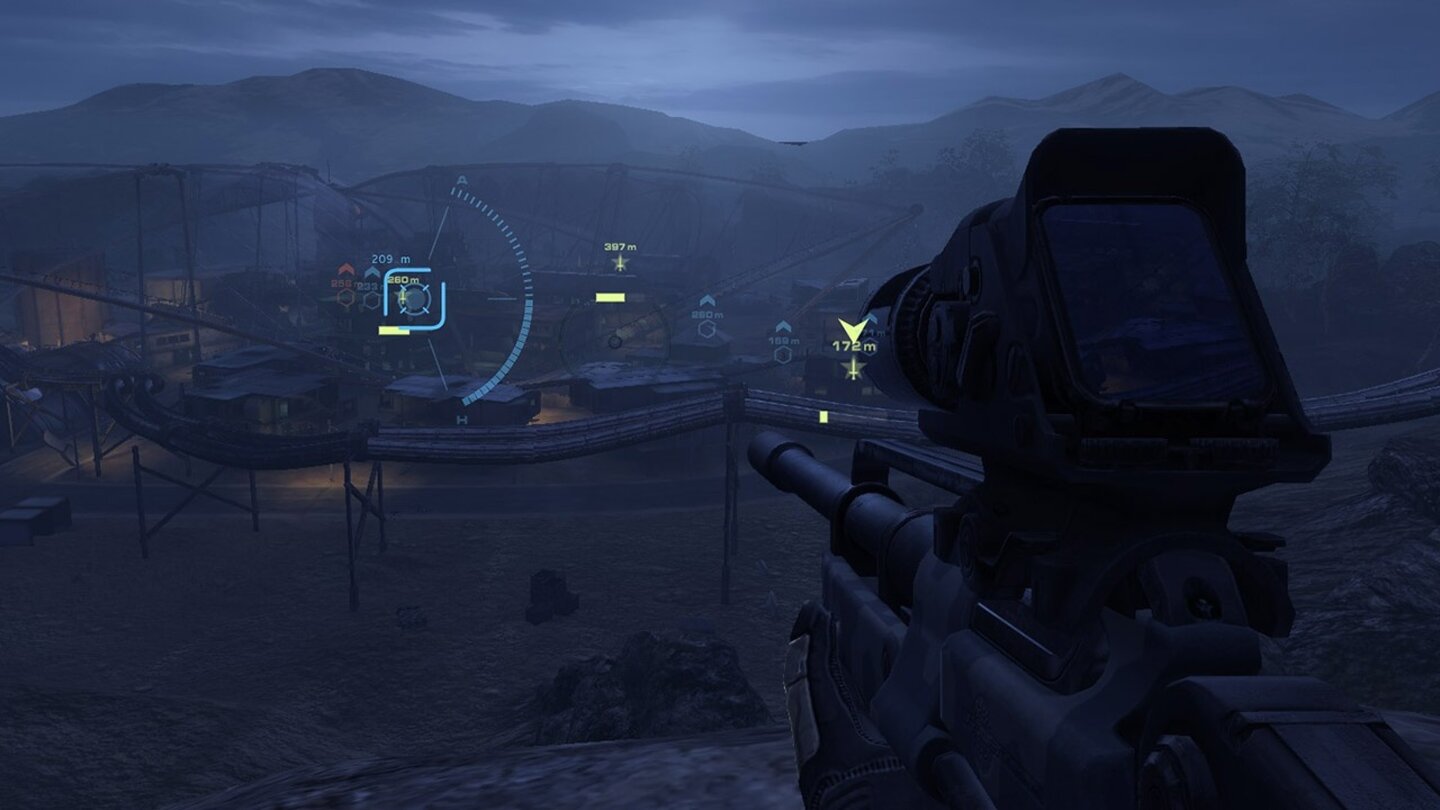Expand the blue chevron above the 260 m hexagon

coord(707,301)
